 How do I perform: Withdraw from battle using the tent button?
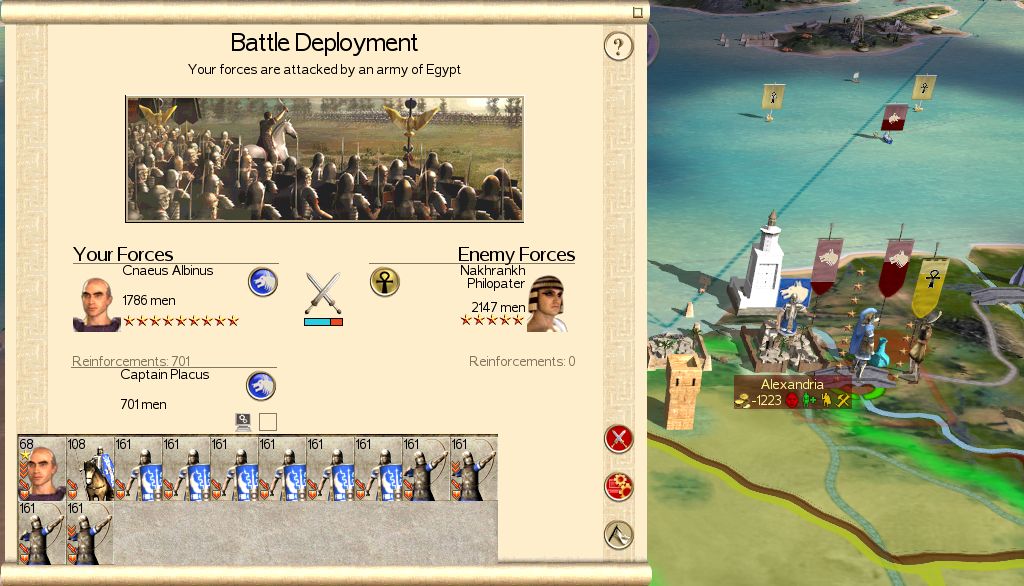tap(619, 535)
